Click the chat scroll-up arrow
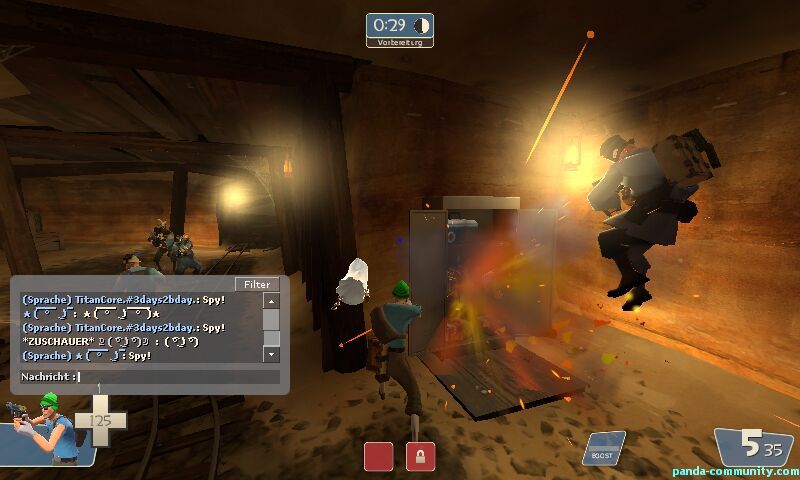This screenshot has width=800, height=480. pos(271,300)
